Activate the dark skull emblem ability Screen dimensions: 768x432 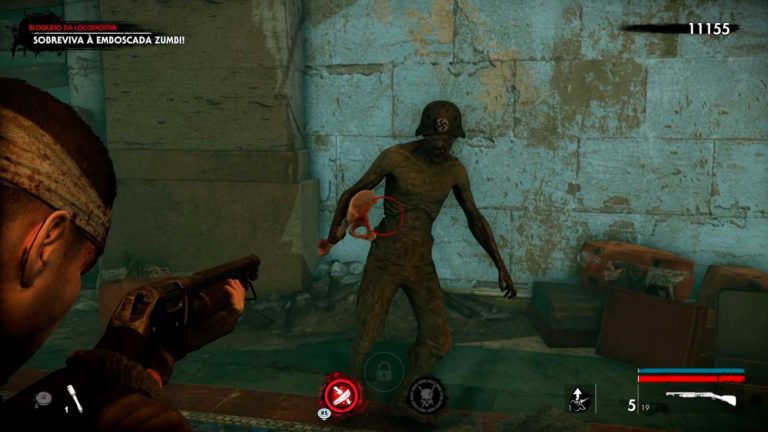(x=427, y=393)
